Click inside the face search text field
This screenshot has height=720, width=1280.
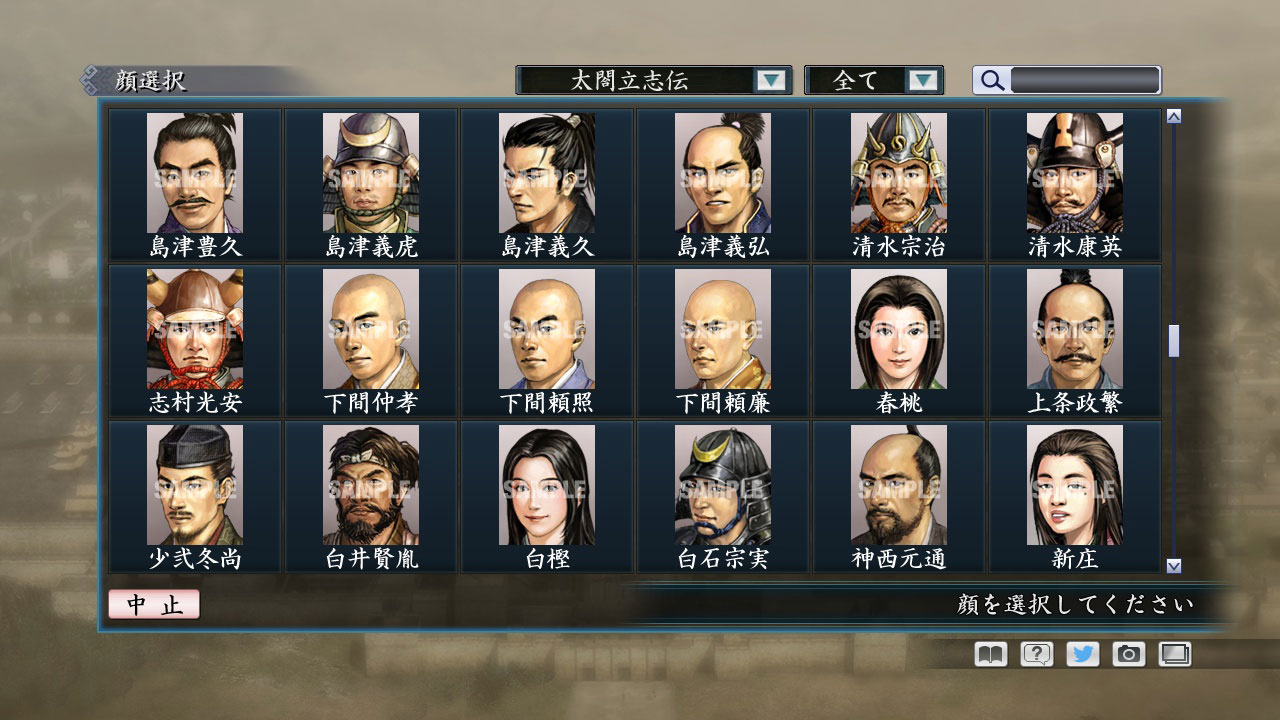(1085, 80)
